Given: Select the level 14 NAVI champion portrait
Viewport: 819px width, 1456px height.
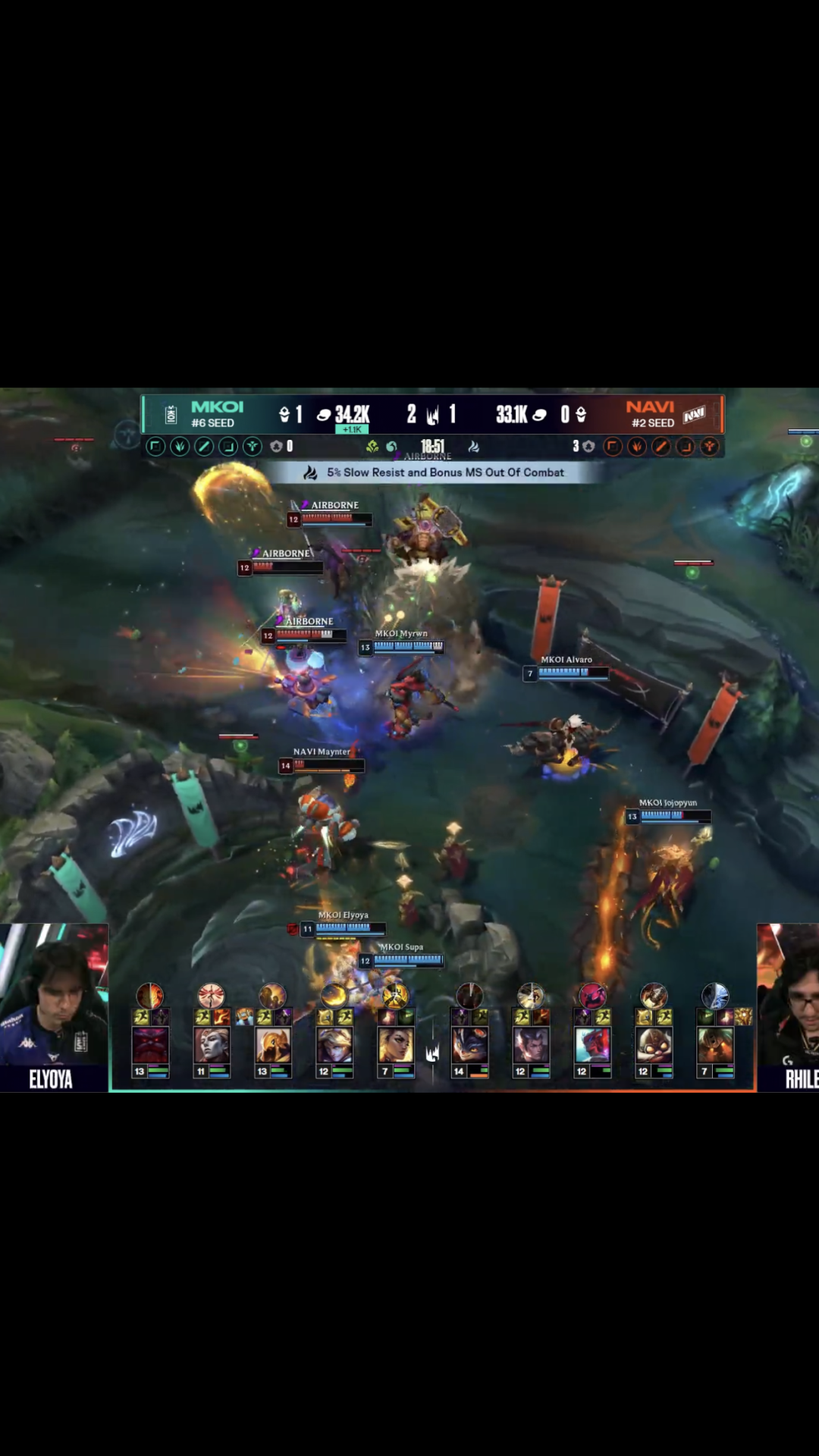Looking at the screenshot, I should click(x=469, y=1045).
